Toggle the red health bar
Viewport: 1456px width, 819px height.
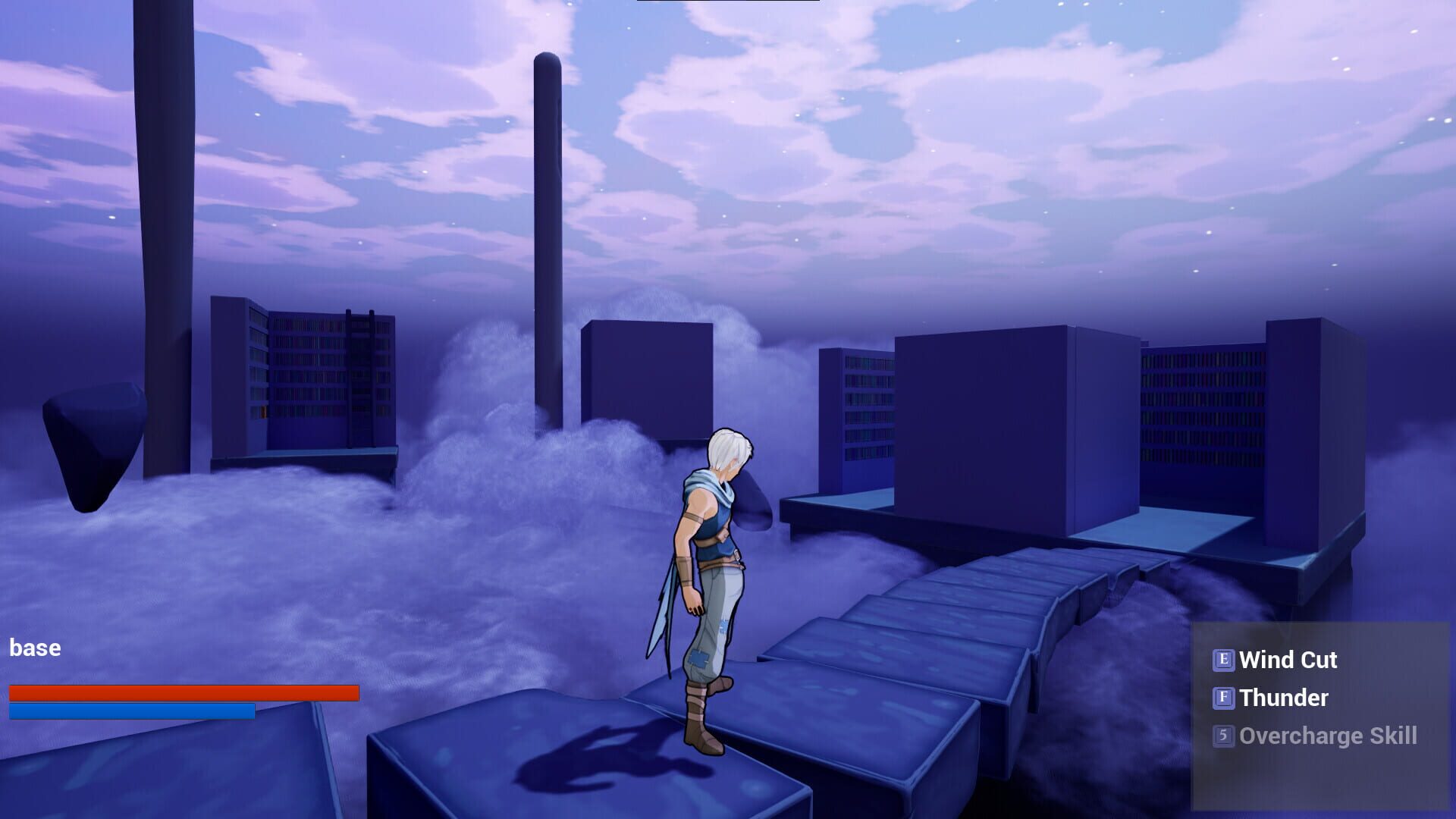pyautogui.click(x=184, y=692)
